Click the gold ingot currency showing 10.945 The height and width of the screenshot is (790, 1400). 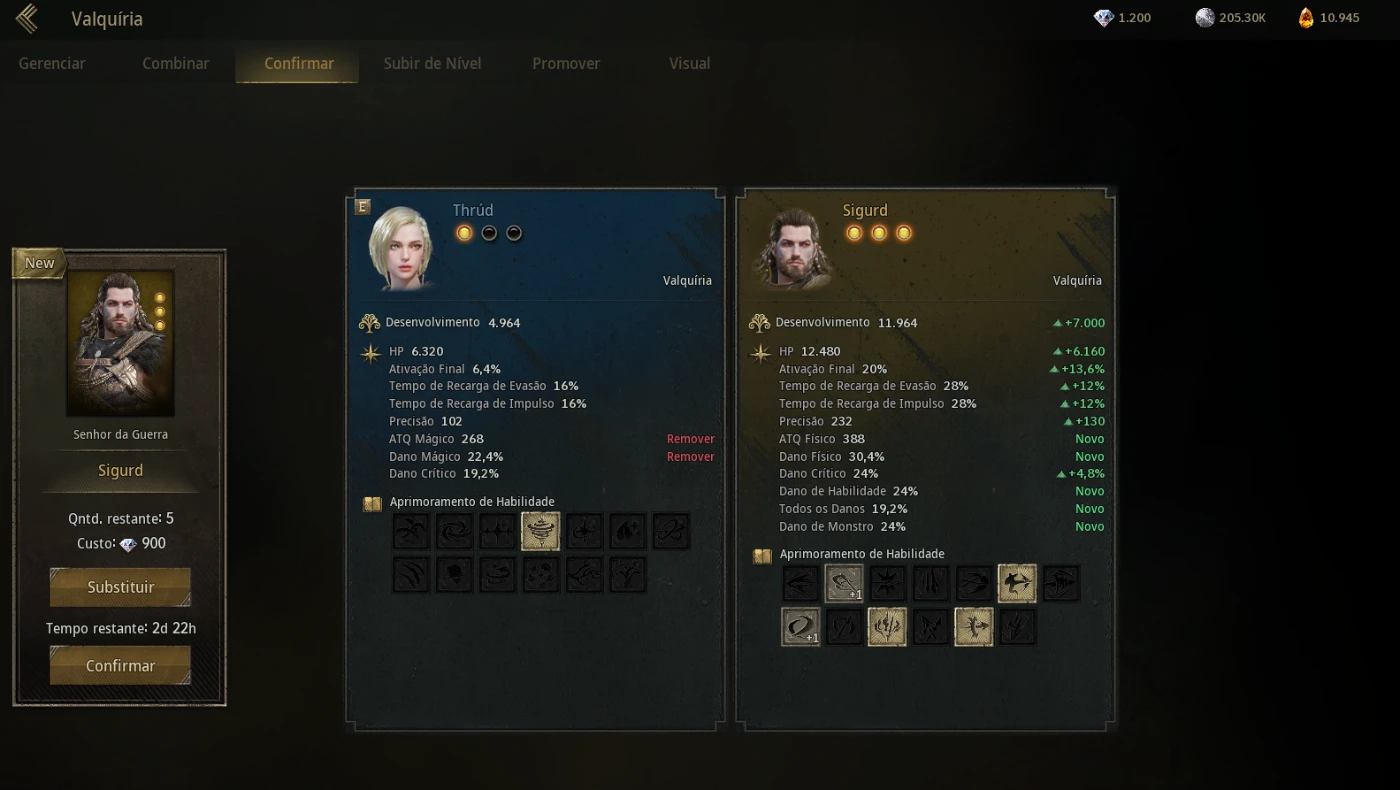click(x=1305, y=17)
